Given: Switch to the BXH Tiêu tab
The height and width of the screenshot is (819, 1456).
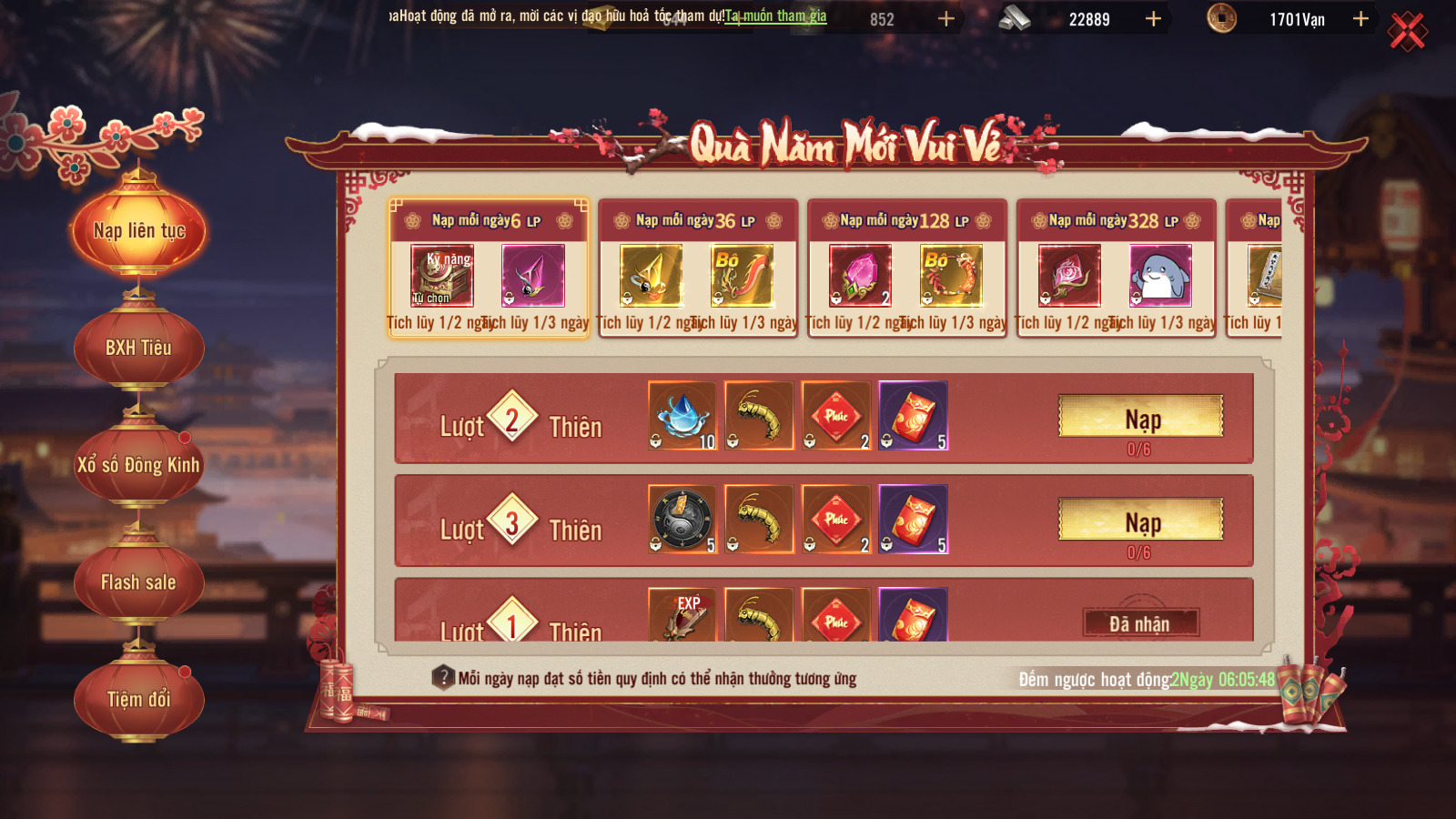Looking at the screenshot, I should click(138, 348).
